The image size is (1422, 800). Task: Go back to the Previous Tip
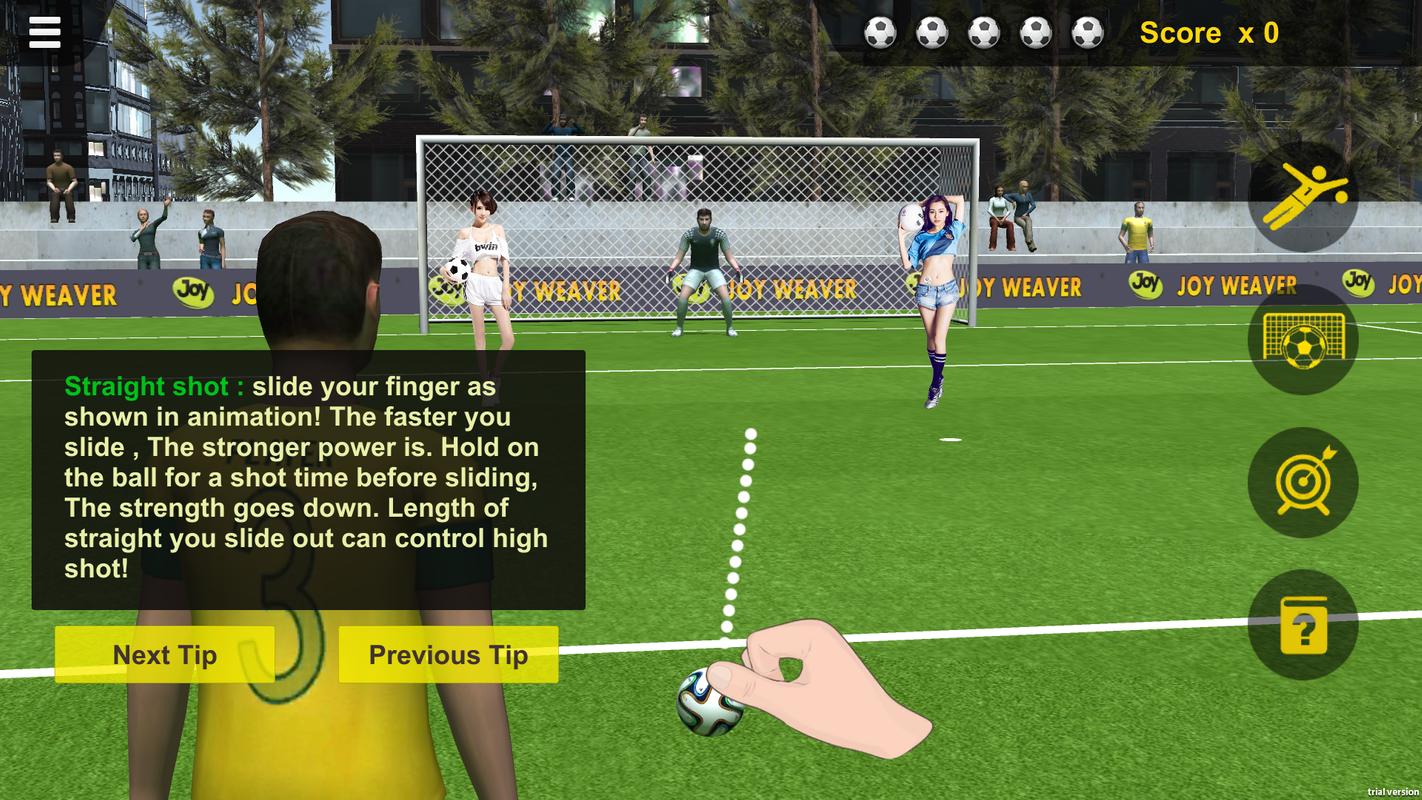point(448,655)
